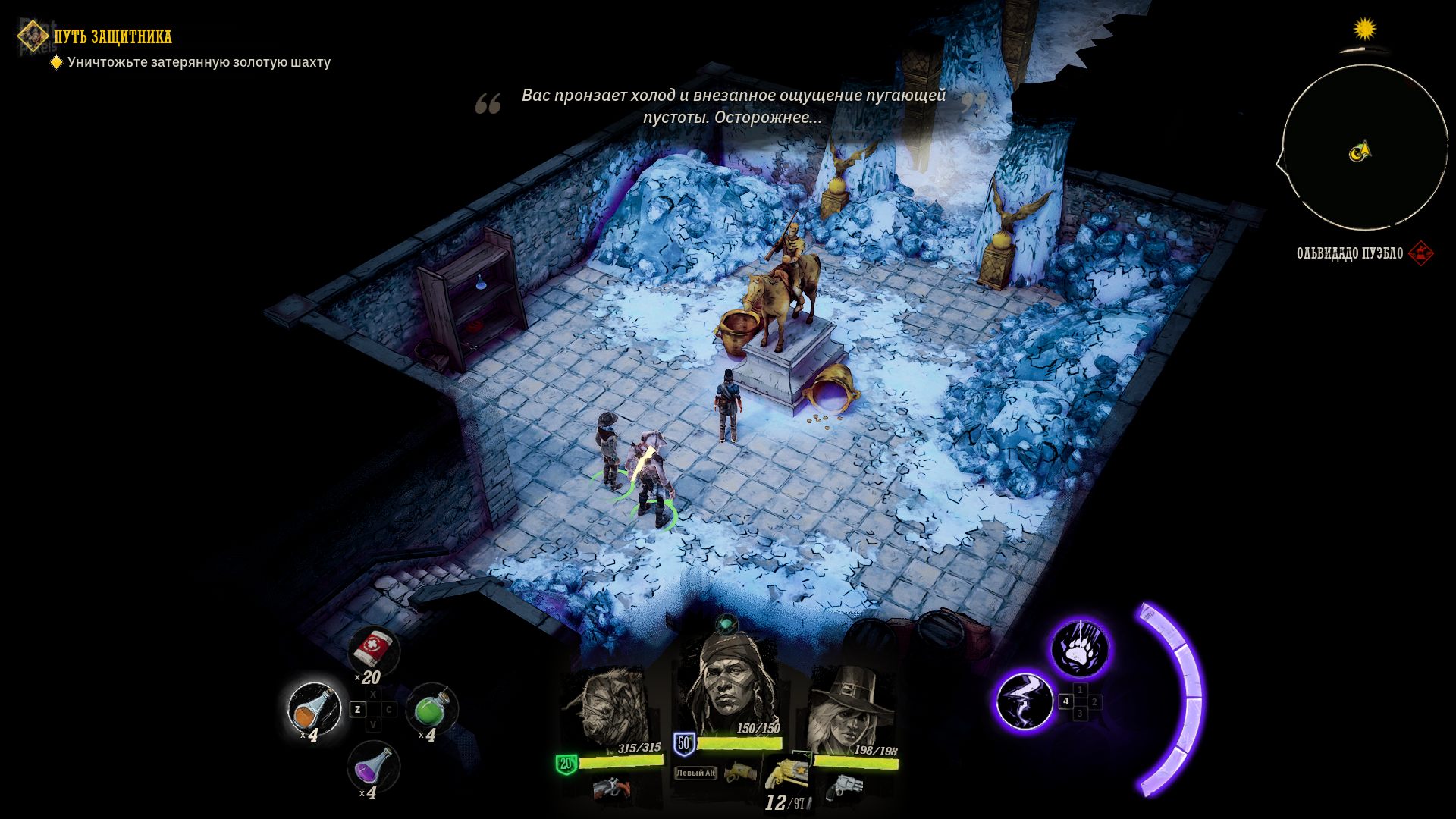The height and width of the screenshot is (819, 1456).
Task: Switch to the golden rifle weapon
Action: (x=739, y=774)
